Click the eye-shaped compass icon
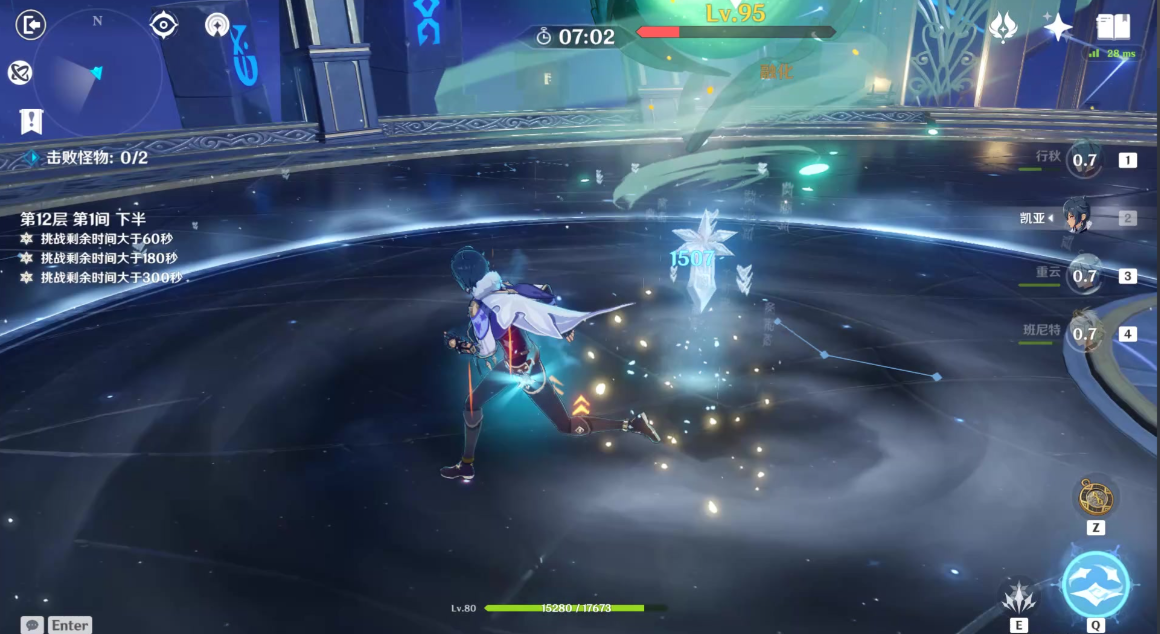This screenshot has height=634, width=1160. pyautogui.click(x=164, y=25)
